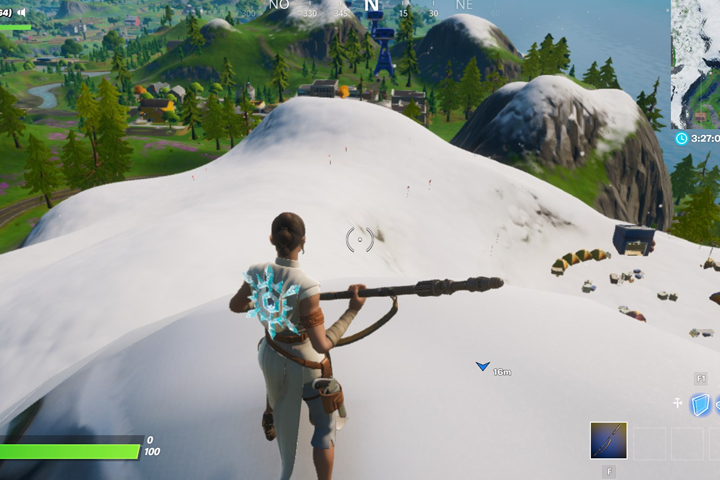Click the blue squad marker arrow

[x=483, y=367]
